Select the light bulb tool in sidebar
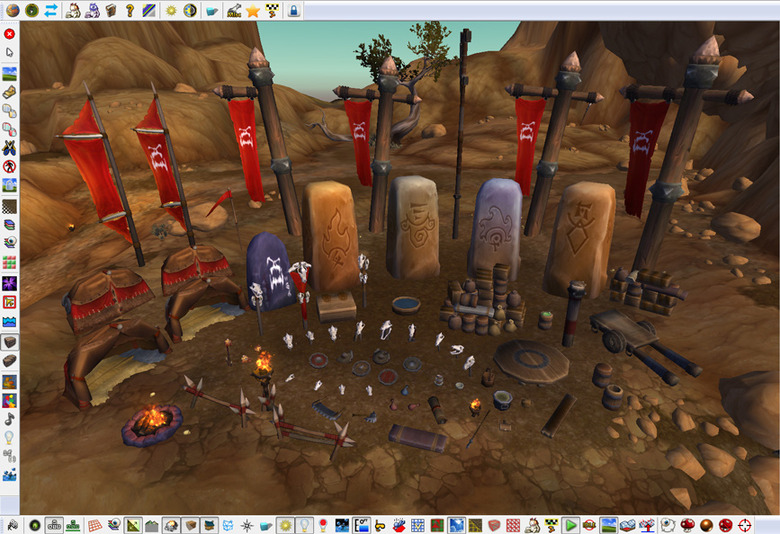Screen dimensions: 780x534 point(10,438)
